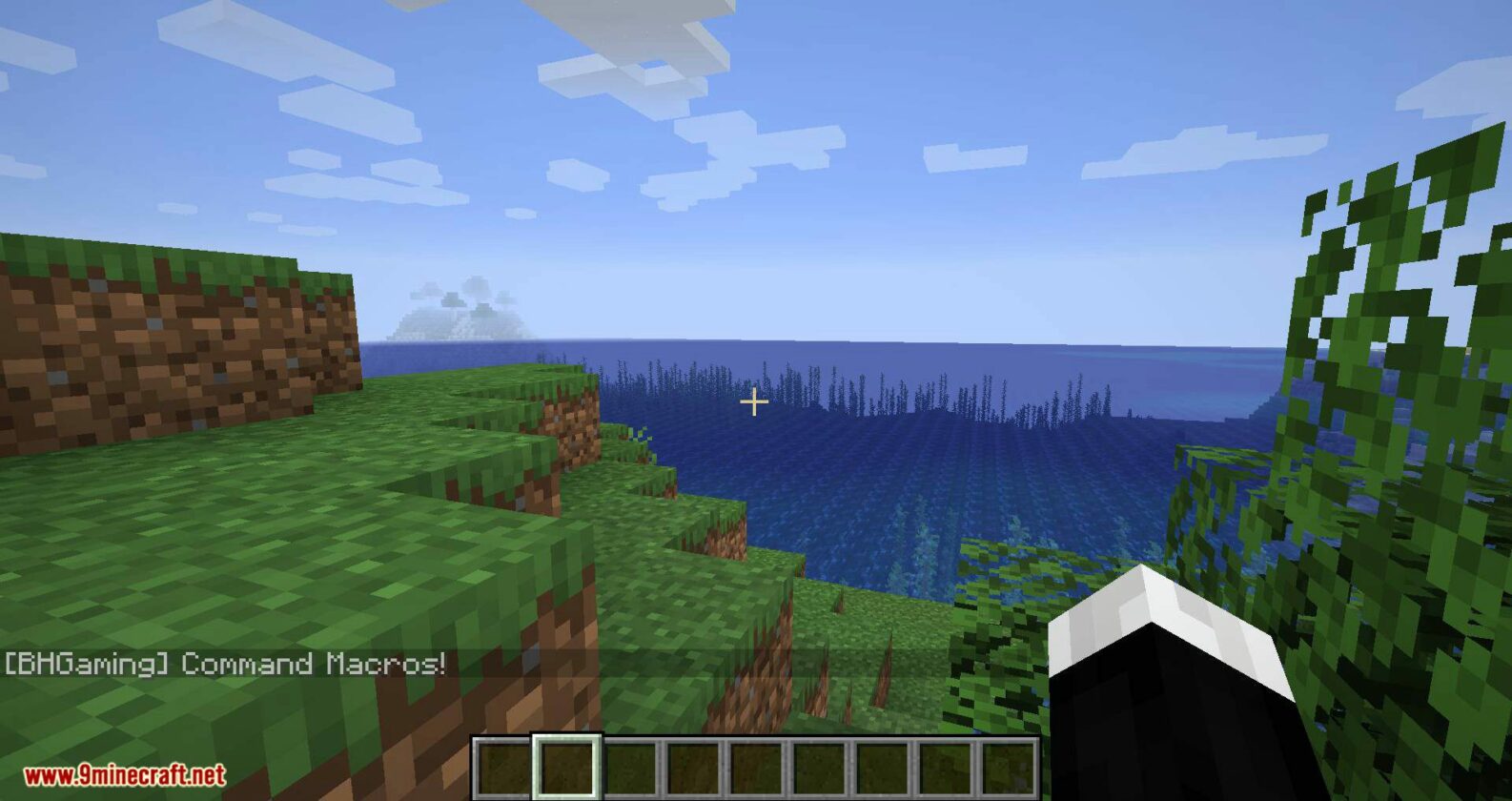Click the crosshair at screen center
1512x801 pixels.
754,402
